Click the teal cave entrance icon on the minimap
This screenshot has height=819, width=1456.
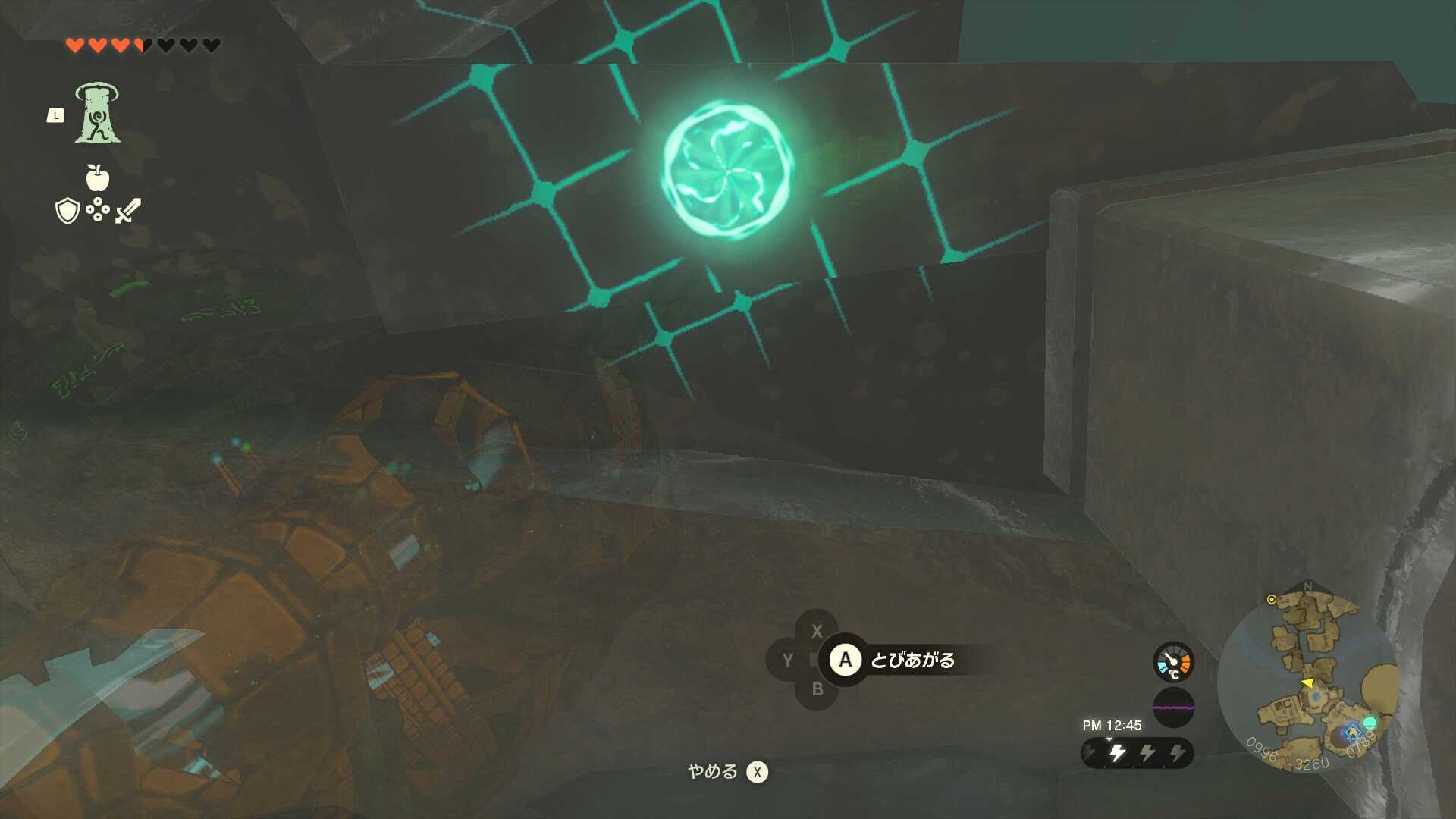pyautogui.click(x=1371, y=724)
